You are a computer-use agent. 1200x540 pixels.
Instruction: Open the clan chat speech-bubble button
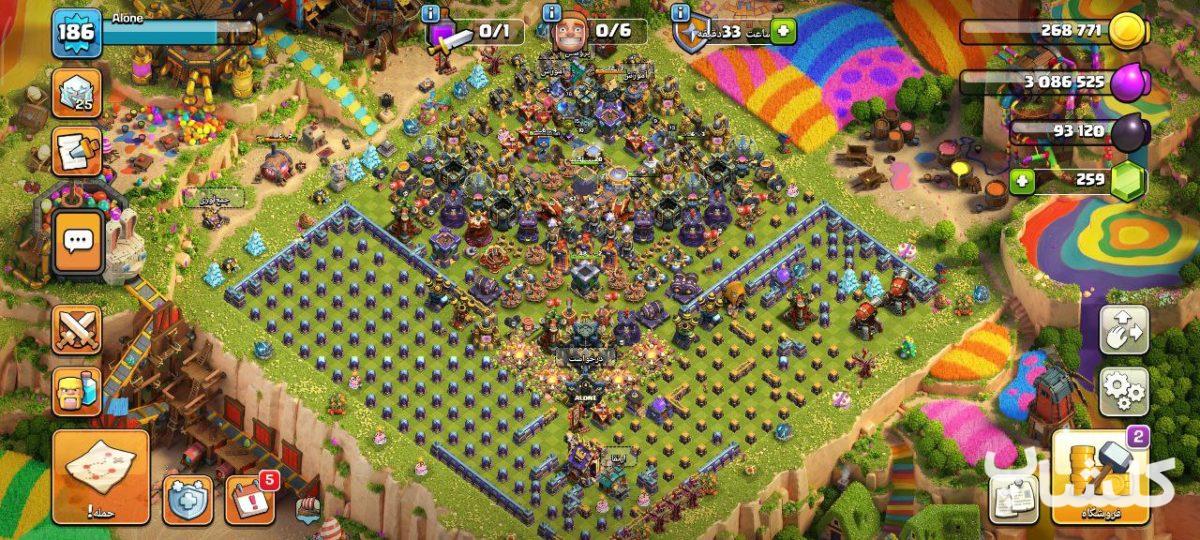[78, 241]
